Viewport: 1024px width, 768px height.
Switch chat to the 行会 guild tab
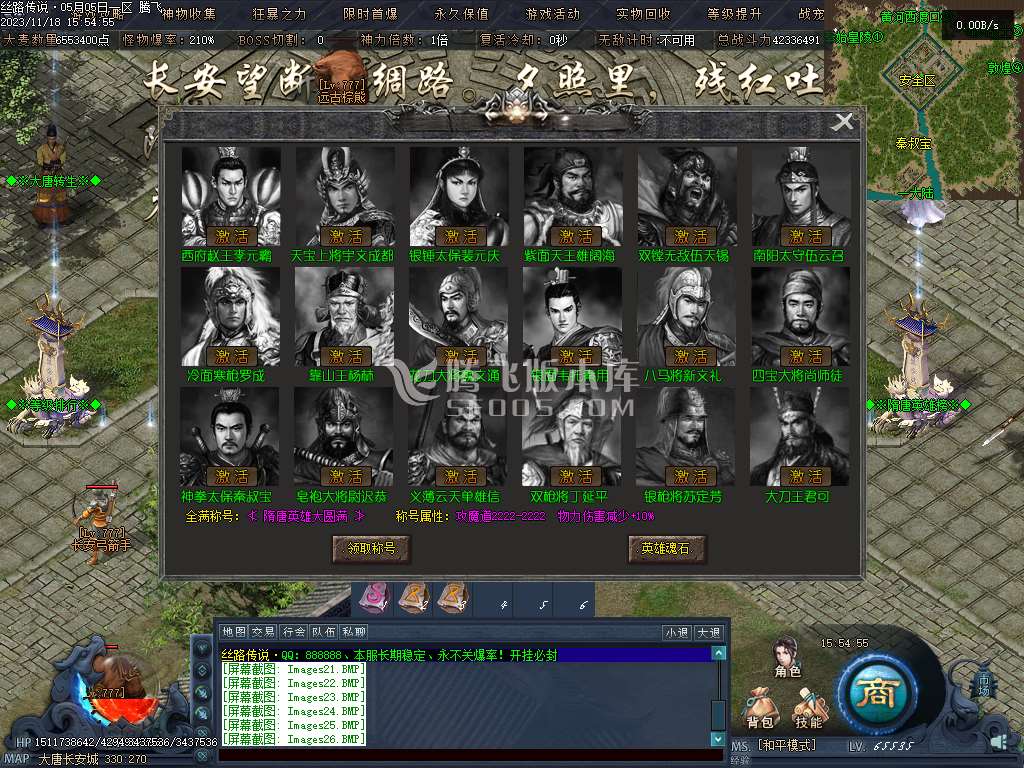point(293,632)
